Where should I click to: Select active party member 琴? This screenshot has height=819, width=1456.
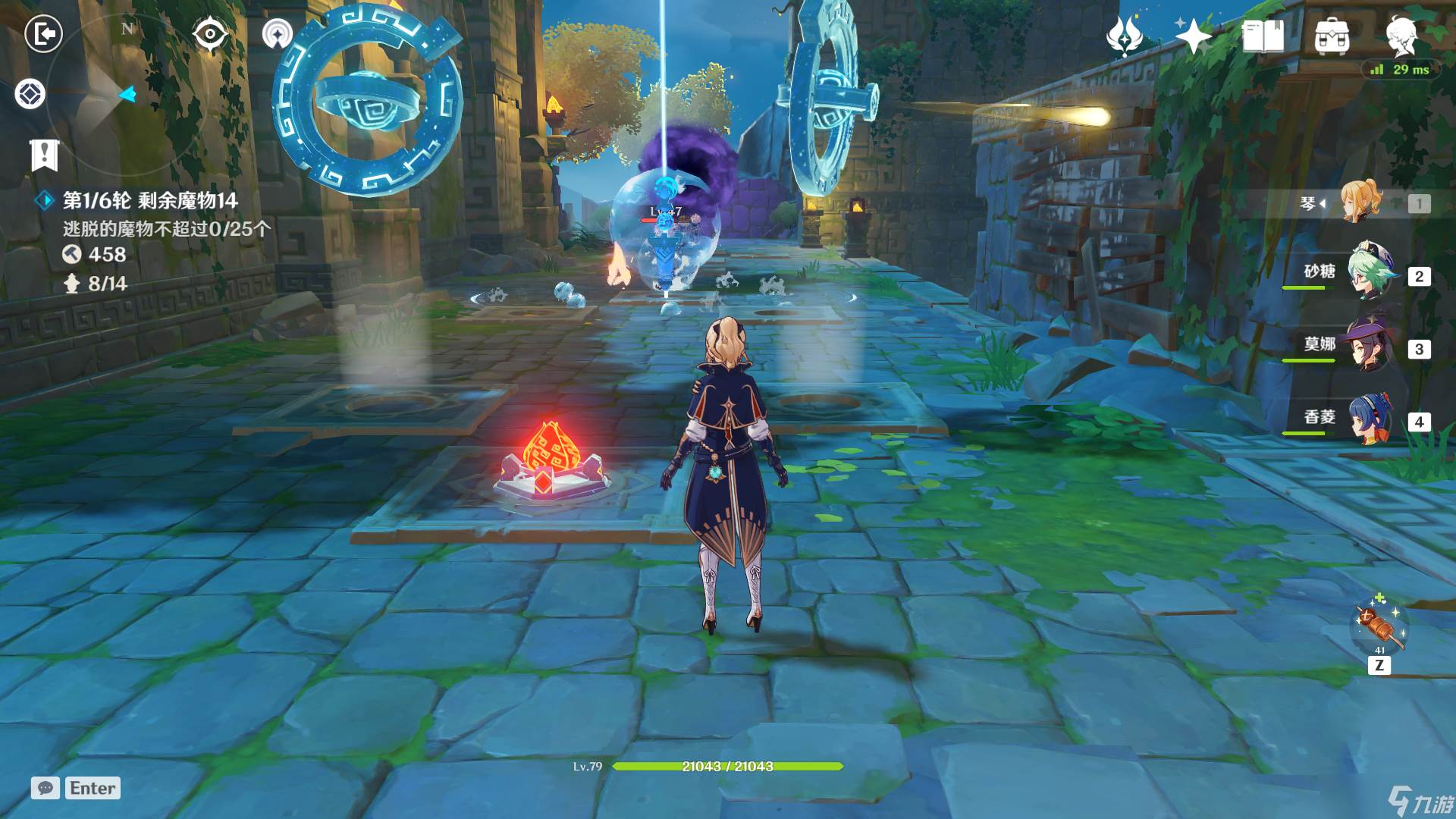(x=1361, y=203)
